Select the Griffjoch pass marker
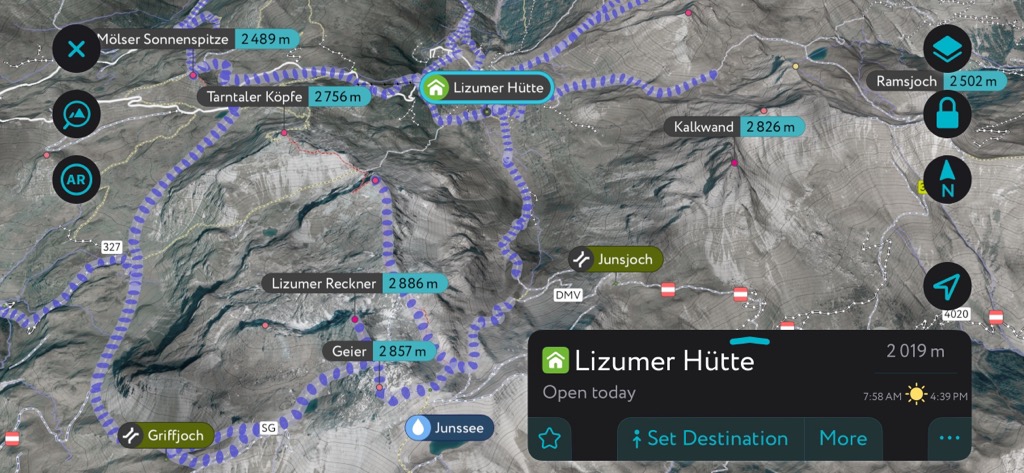1024x473 pixels. click(x=166, y=435)
